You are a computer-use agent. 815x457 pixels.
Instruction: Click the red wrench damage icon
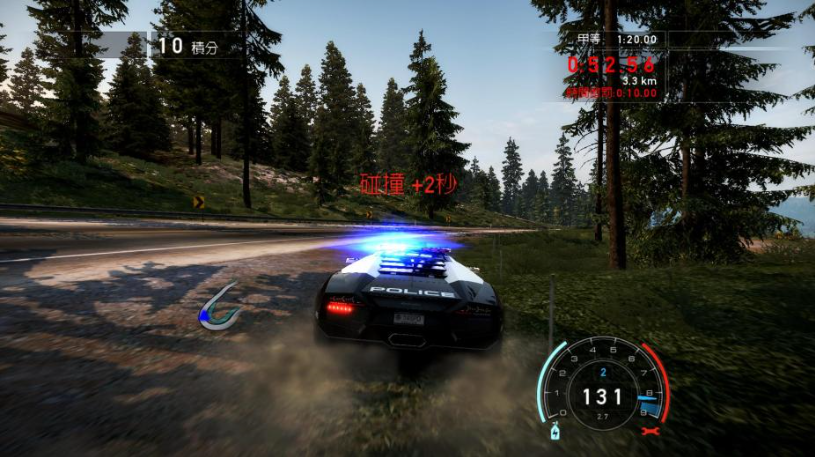coord(653,431)
